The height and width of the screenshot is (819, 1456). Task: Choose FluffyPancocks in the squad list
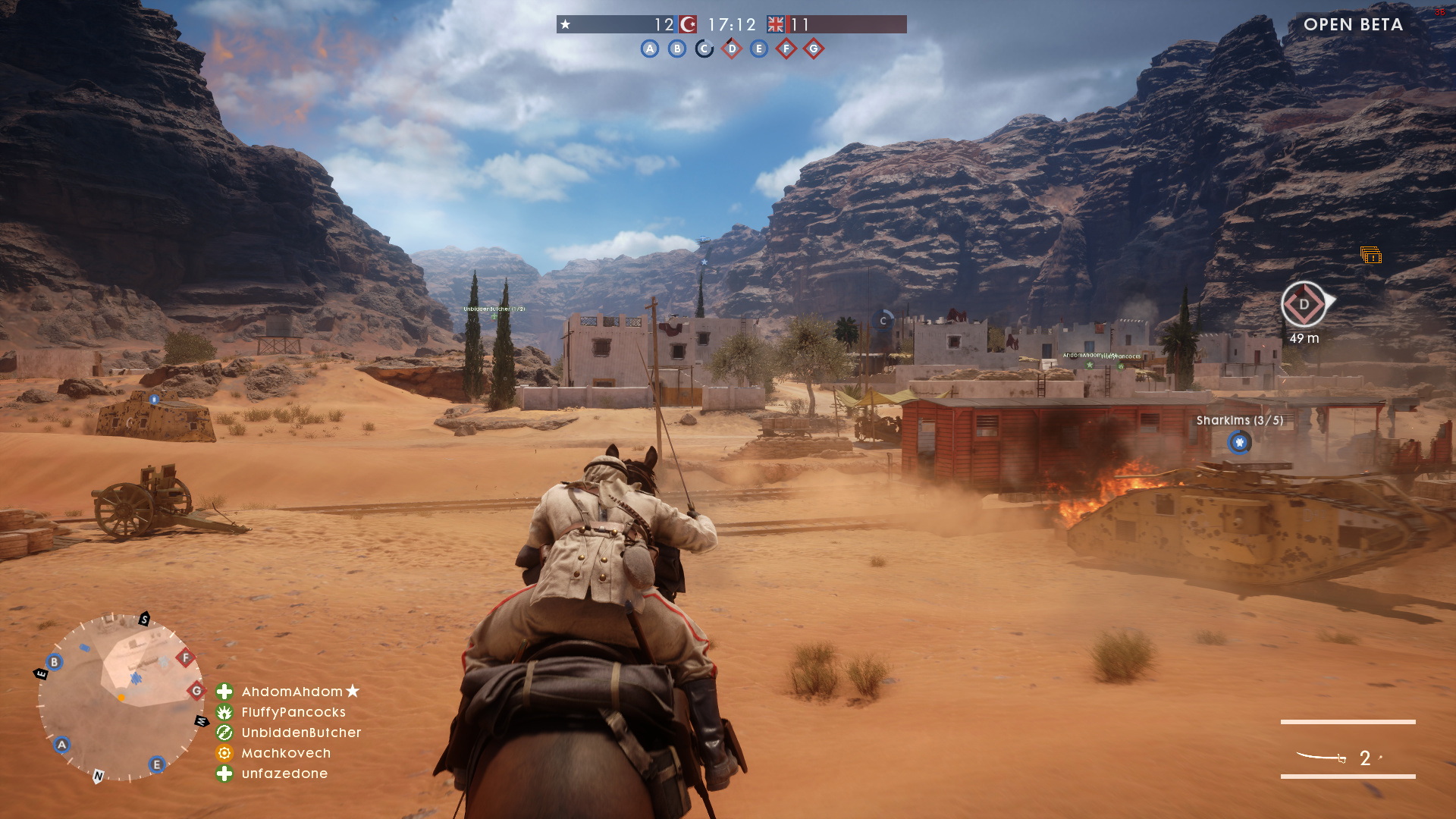coord(293,712)
